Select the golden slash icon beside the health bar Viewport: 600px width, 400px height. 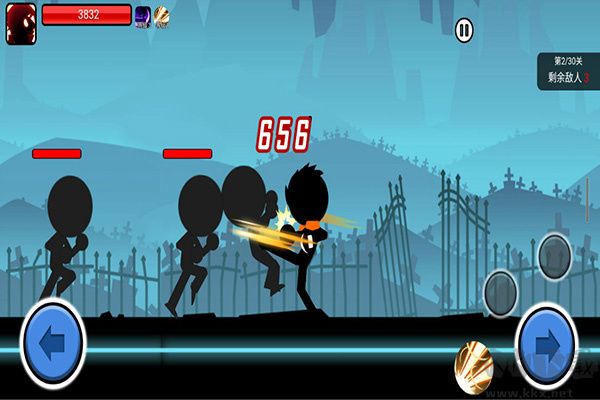point(161,16)
